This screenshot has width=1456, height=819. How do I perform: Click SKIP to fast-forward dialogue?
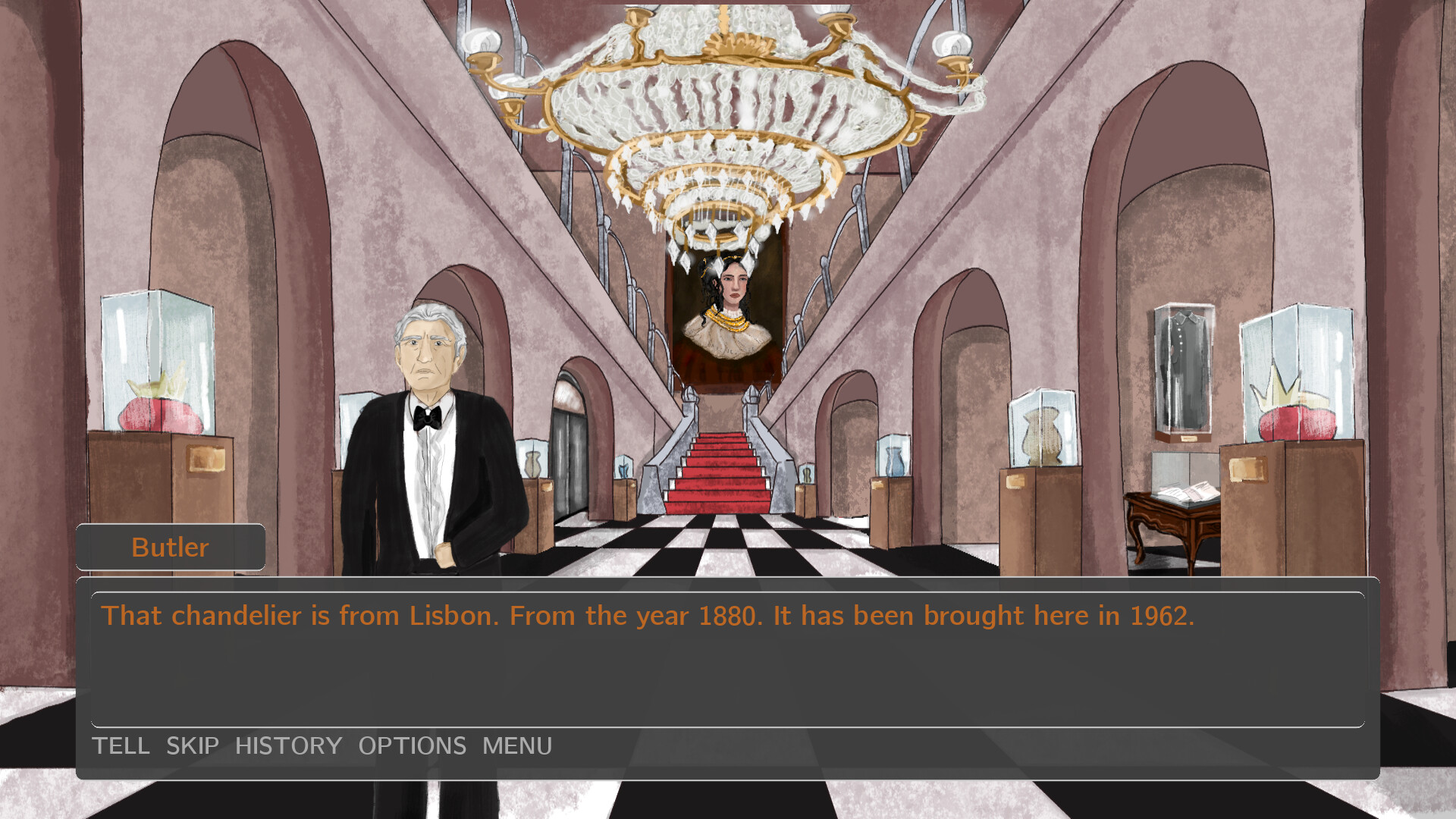(192, 745)
